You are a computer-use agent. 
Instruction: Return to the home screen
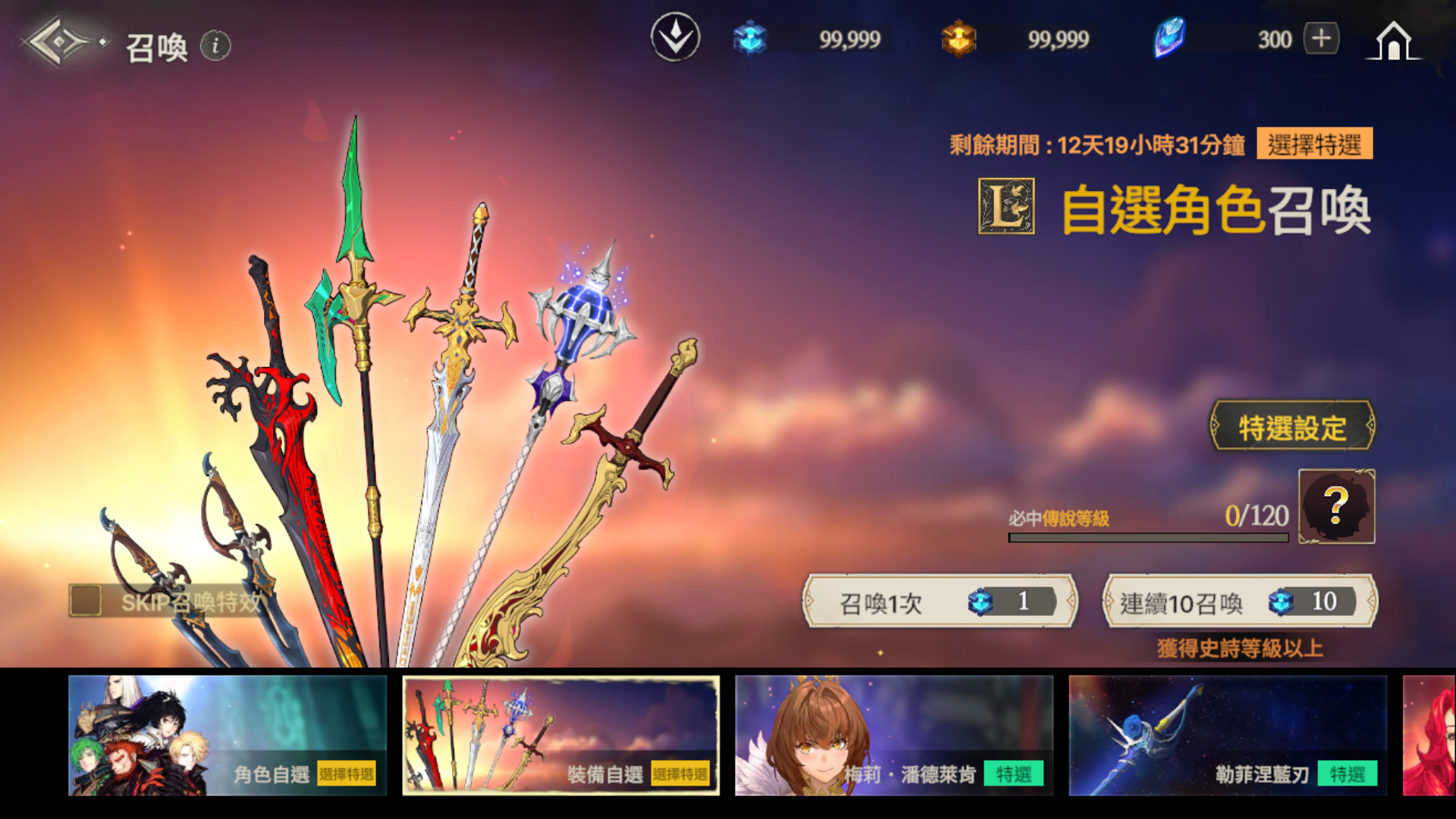click(x=1394, y=41)
